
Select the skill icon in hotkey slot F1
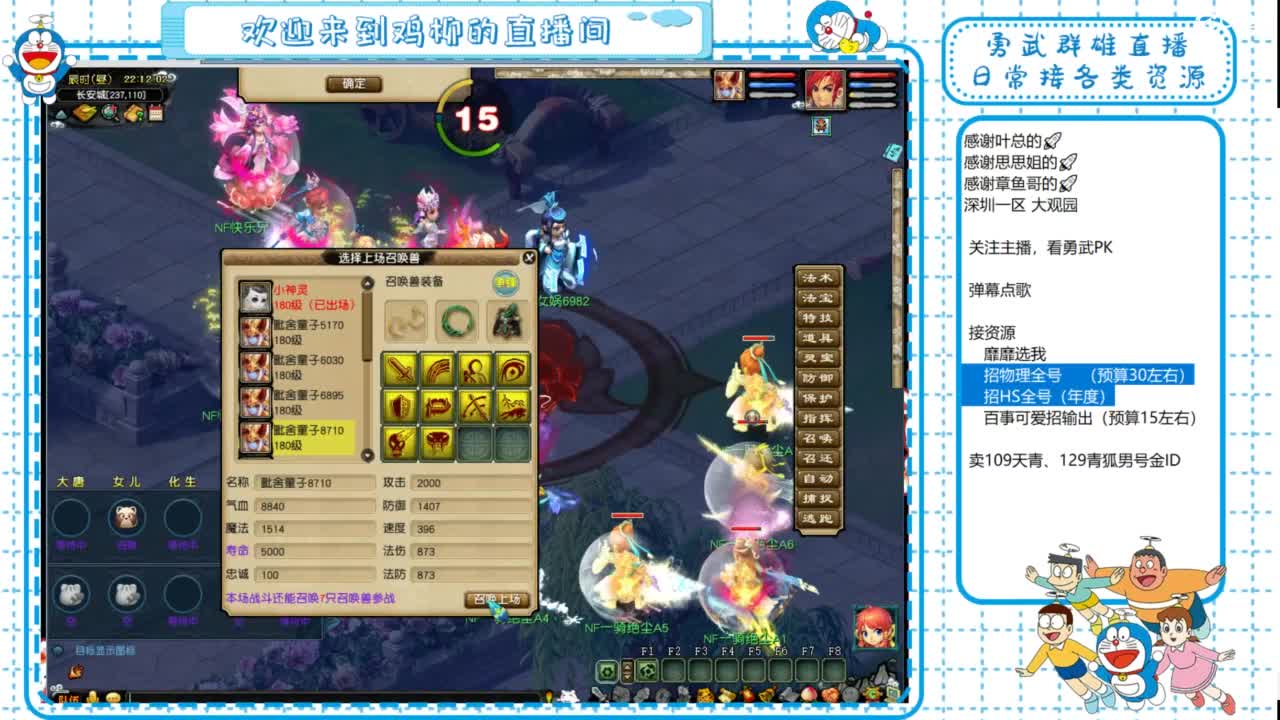tap(648, 670)
